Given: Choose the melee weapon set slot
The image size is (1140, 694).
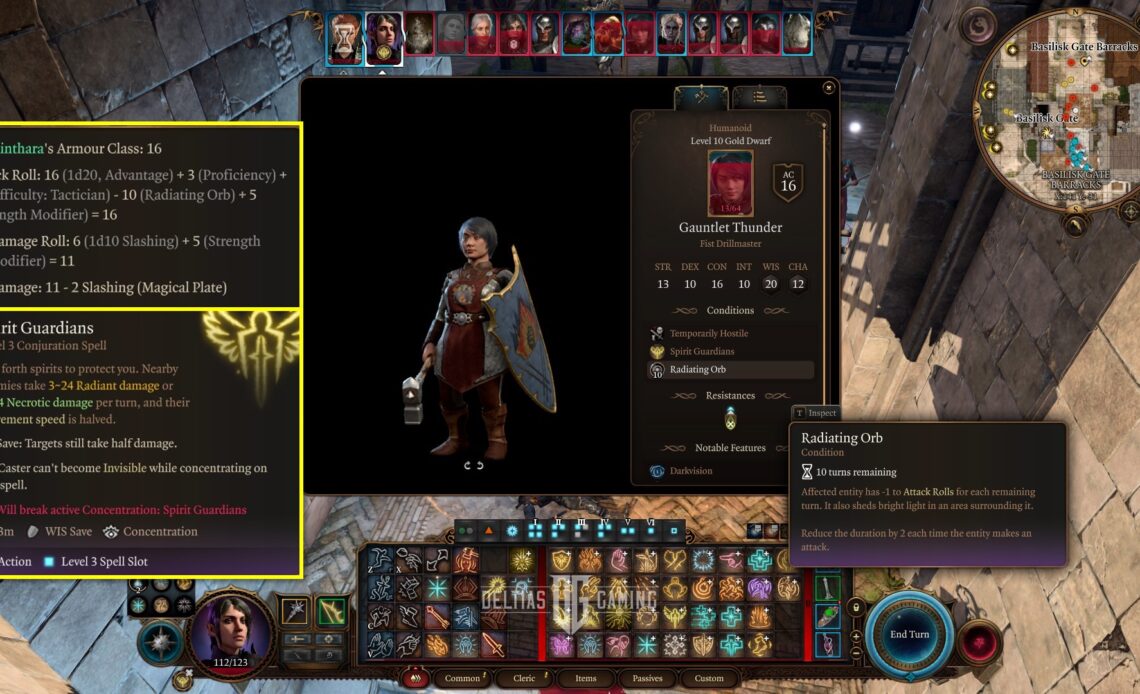Looking at the screenshot, I should pos(294,611).
